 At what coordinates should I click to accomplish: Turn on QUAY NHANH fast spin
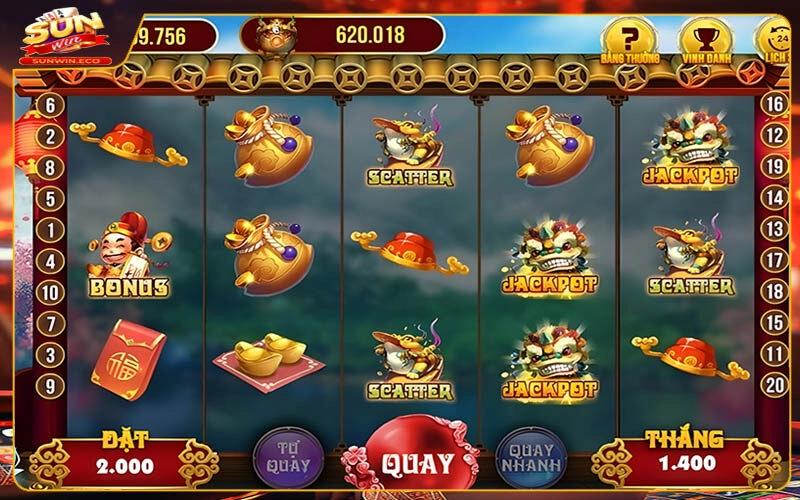pyautogui.click(x=531, y=458)
